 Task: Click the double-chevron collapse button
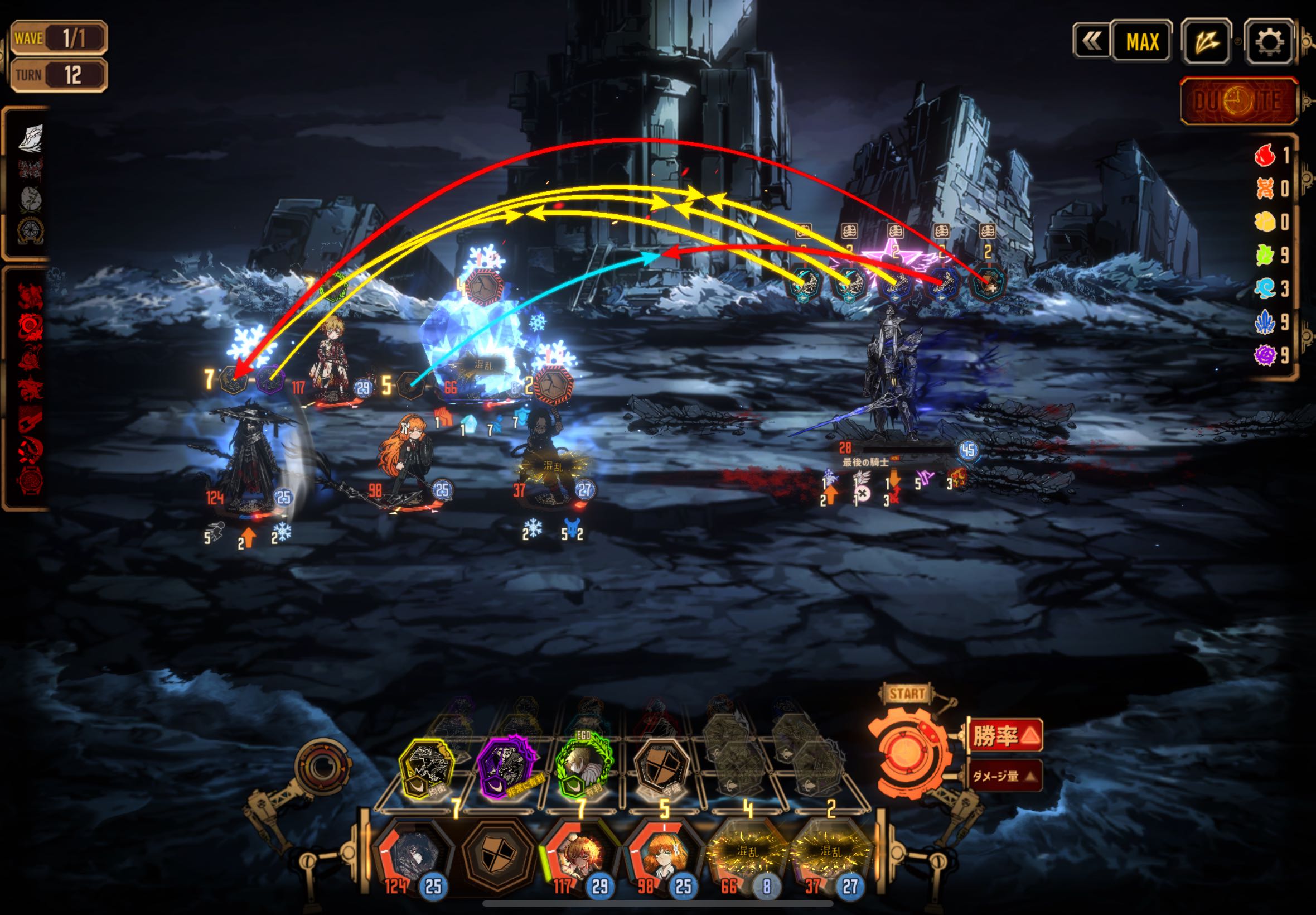[x=1091, y=41]
